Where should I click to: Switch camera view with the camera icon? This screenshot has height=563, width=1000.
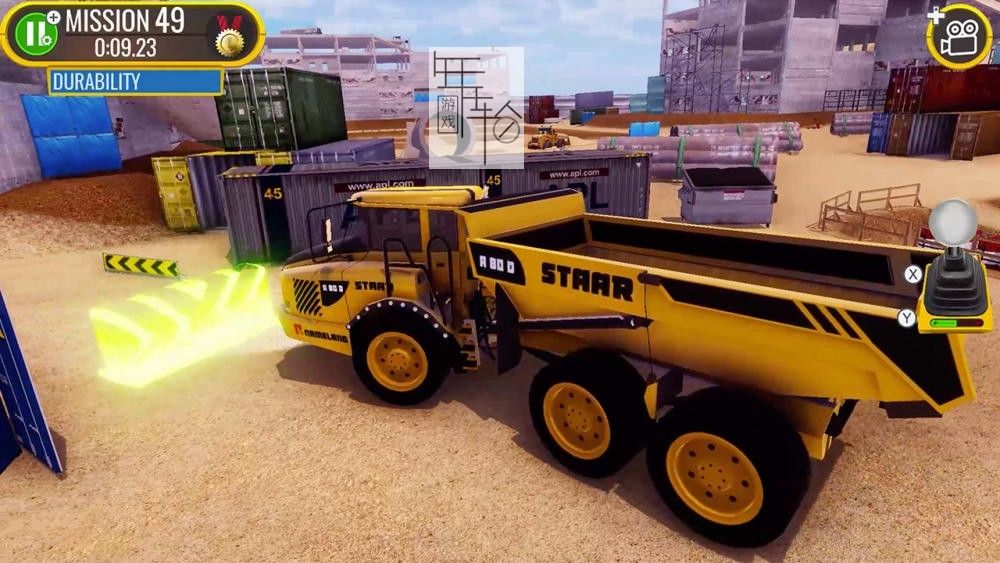click(960, 36)
